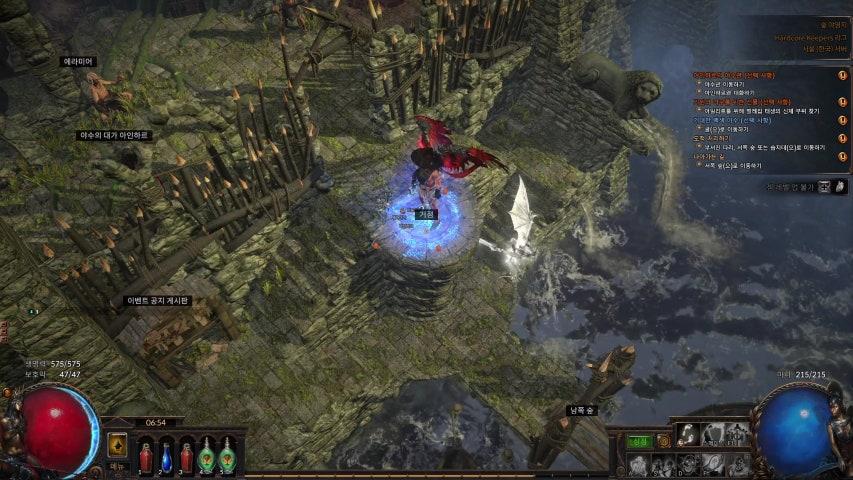Open the 나아가는 길 quest exclamation icon
This screenshot has height=480, width=853.
pyautogui.click(x=842, y=158)
